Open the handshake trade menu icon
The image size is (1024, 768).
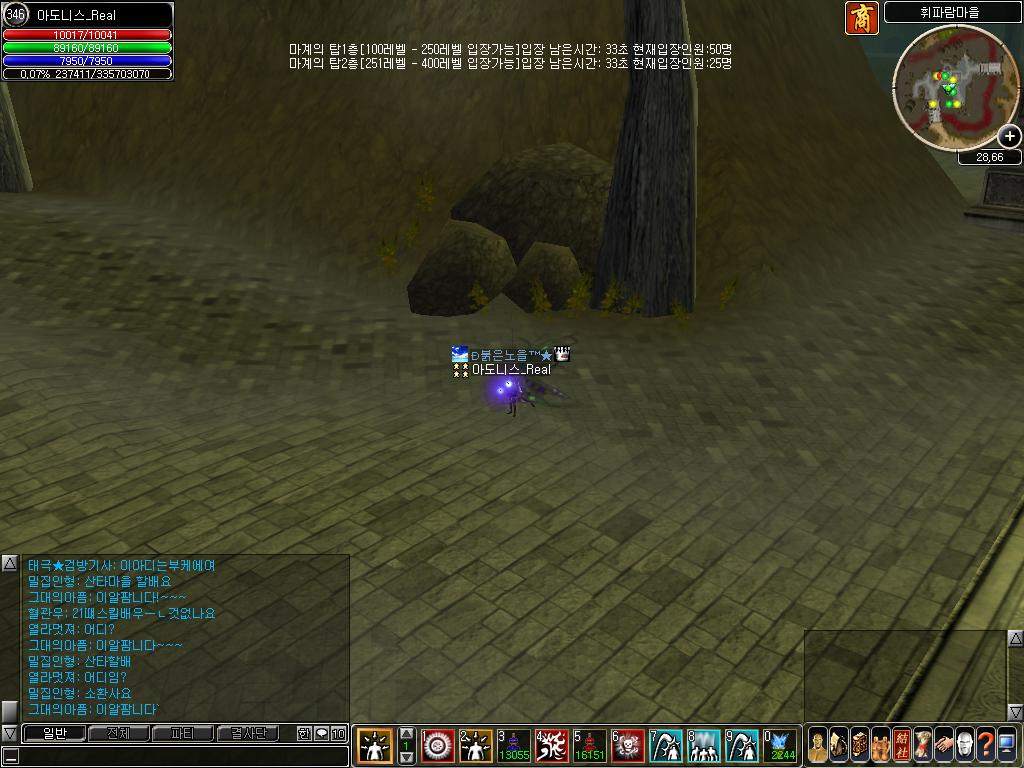(943, 745)
